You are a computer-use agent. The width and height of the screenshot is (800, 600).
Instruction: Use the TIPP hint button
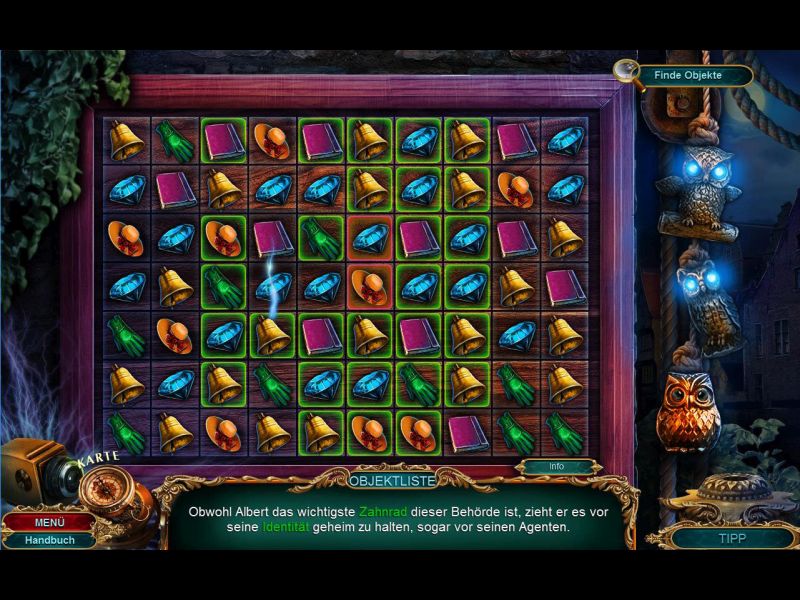[x=732, y=537]
